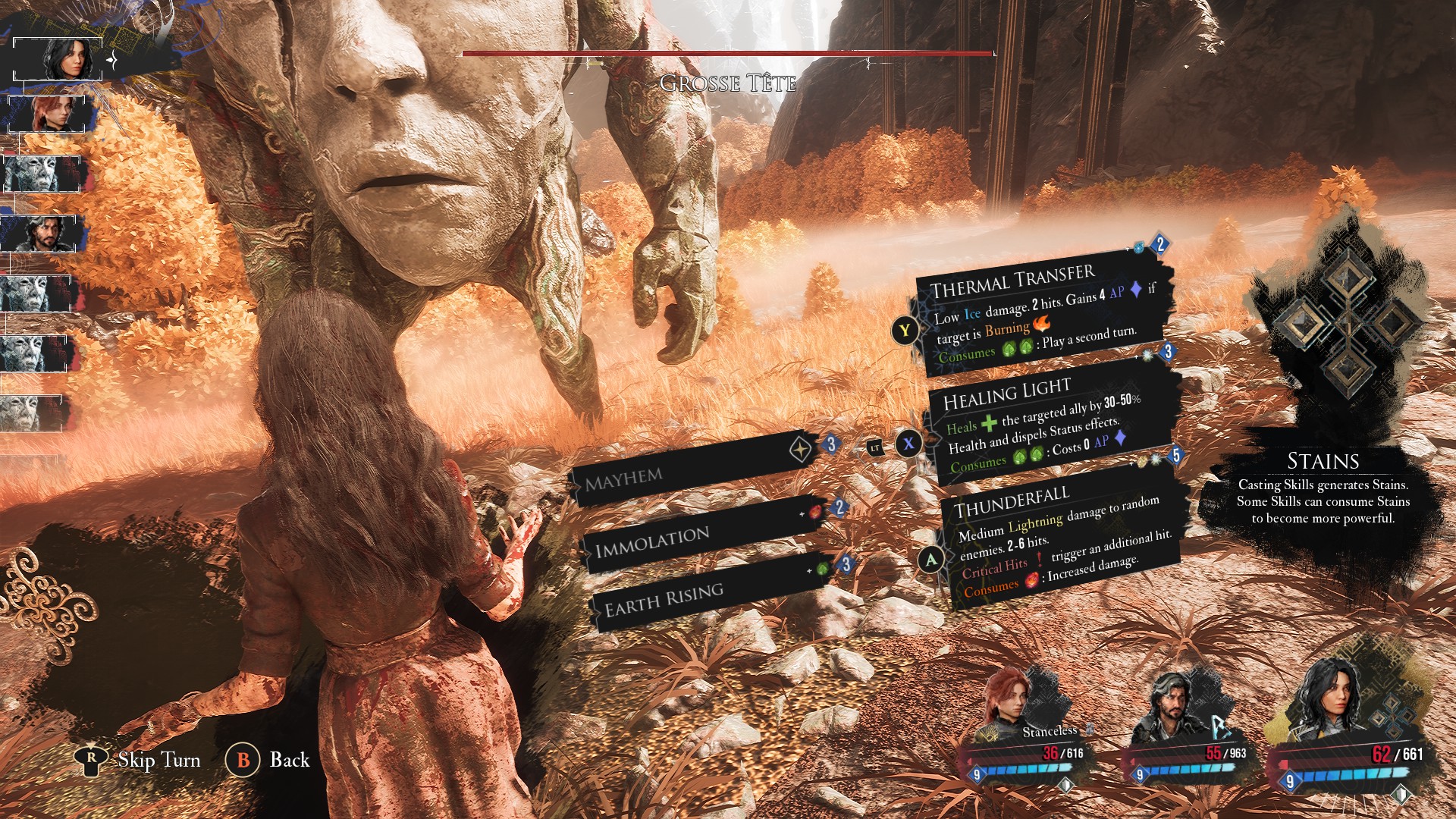Go Back from the skill menu
The height and width of the screenshot is (819, 1456).
268,761
